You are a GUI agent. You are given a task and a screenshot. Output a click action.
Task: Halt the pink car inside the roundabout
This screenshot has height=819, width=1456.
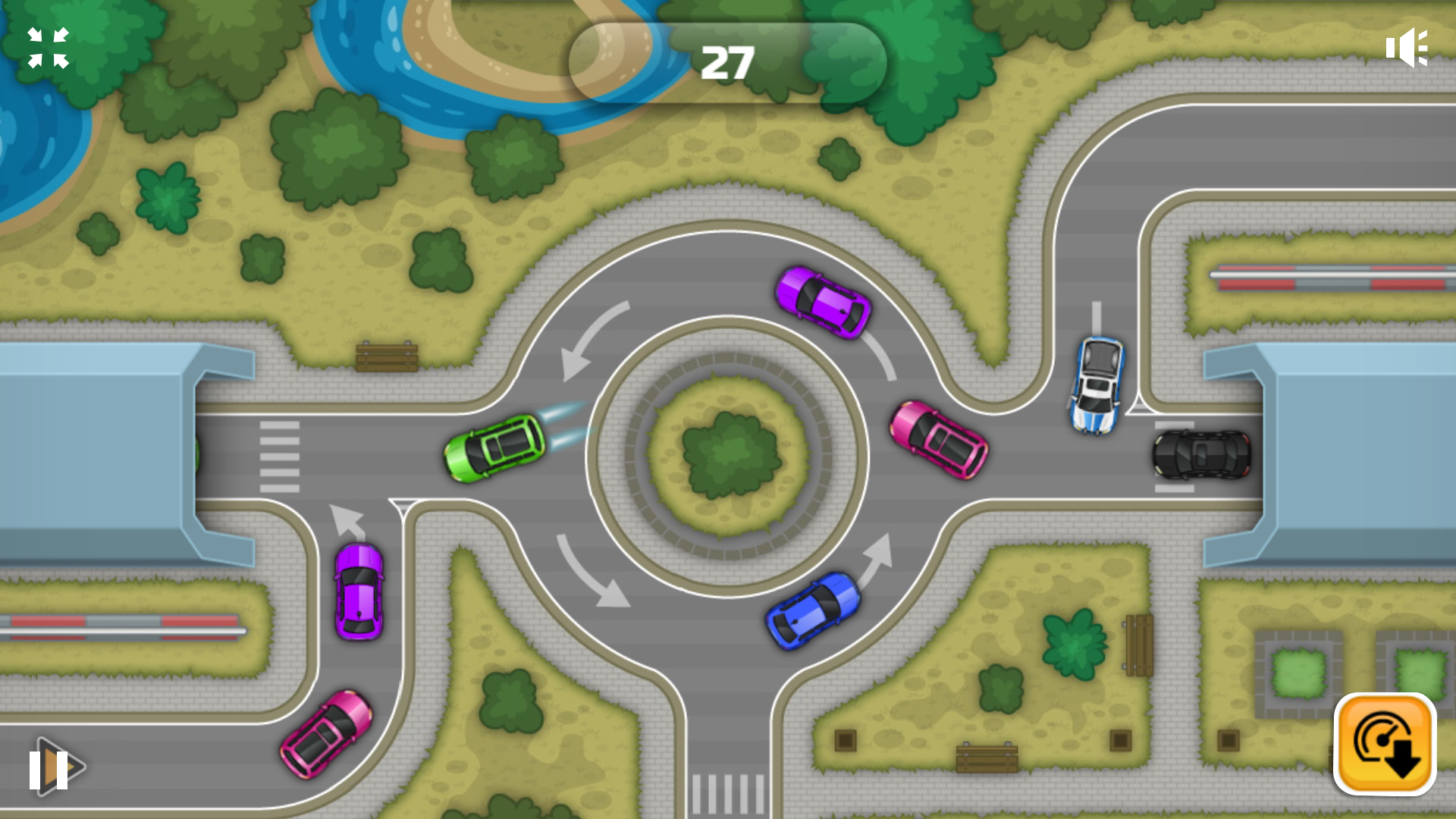click(x=938, y=440)
